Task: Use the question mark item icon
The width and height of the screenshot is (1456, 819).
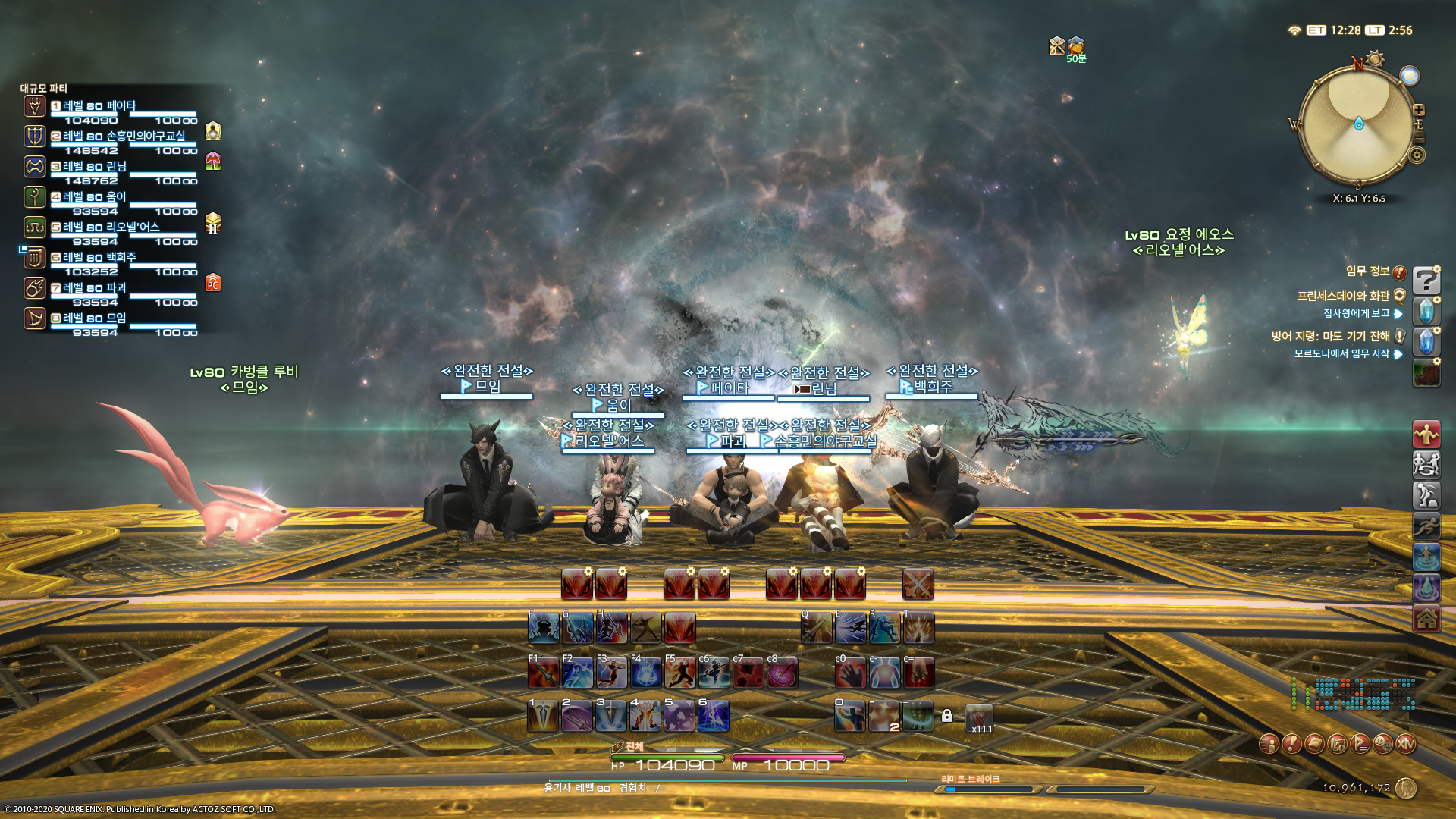Action: (x=1426, y=281)
